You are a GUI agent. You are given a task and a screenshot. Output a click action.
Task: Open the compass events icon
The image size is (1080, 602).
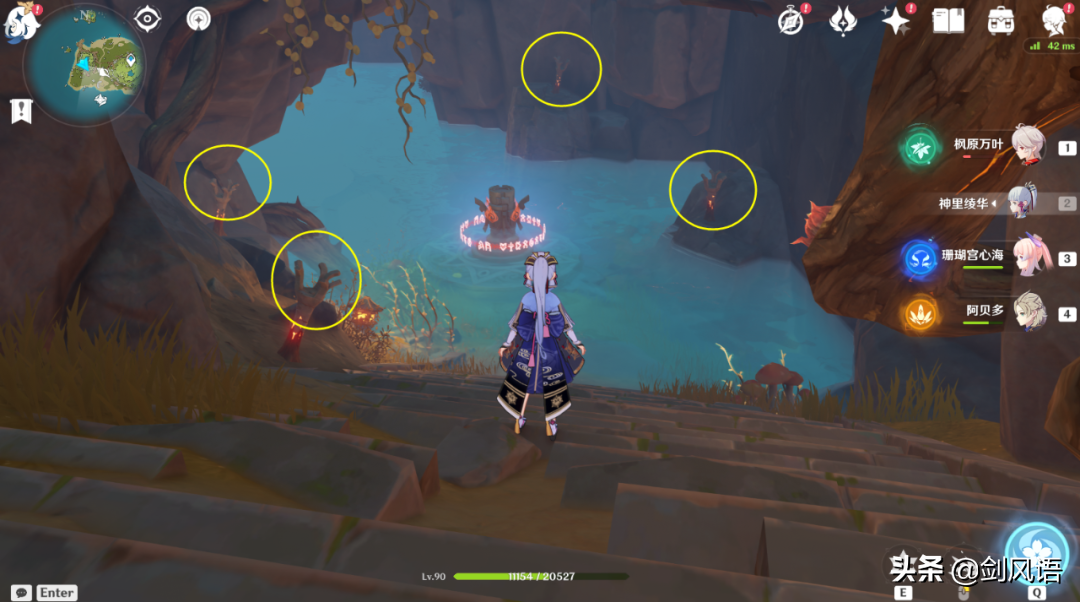[x=793, y=20]
